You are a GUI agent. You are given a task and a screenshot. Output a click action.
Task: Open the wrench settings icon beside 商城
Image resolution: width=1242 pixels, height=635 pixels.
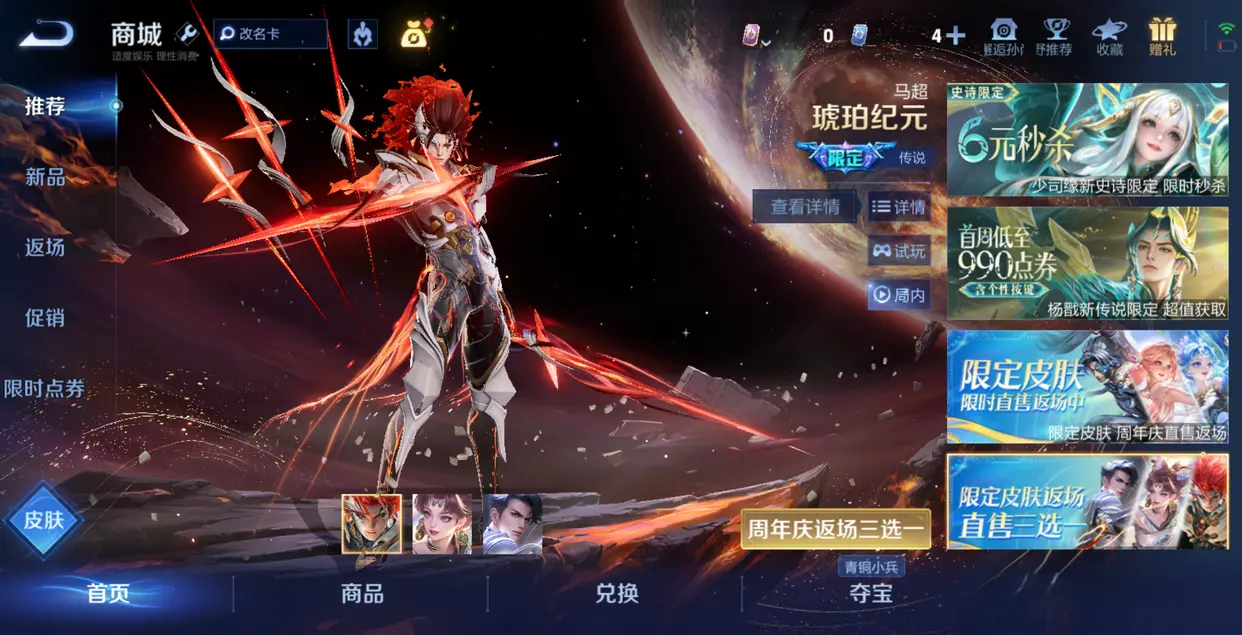[x=187, y=34]
